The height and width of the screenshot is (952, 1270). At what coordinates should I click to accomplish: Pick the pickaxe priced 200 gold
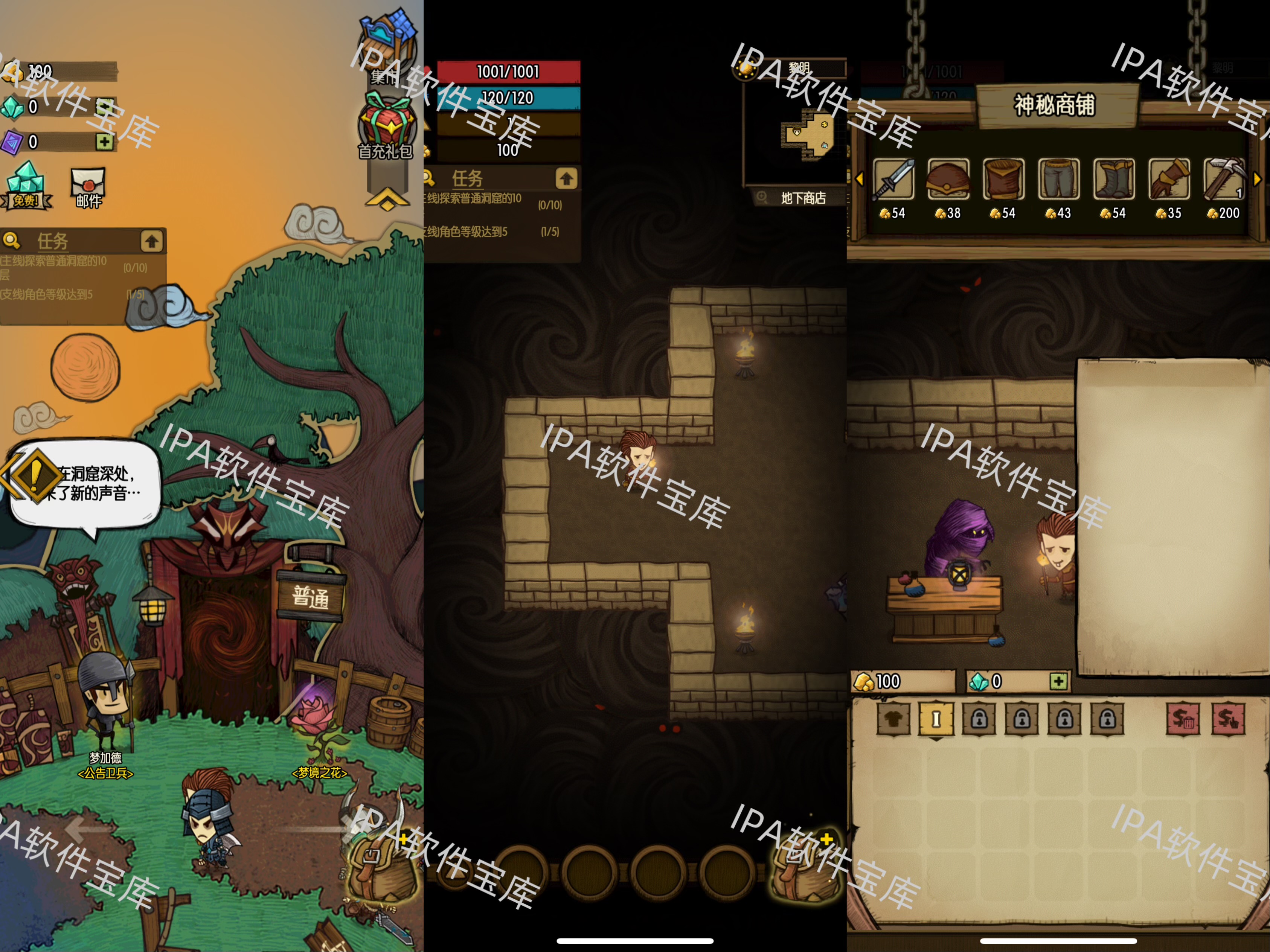pyautogui.click(x=1223, y=180)
